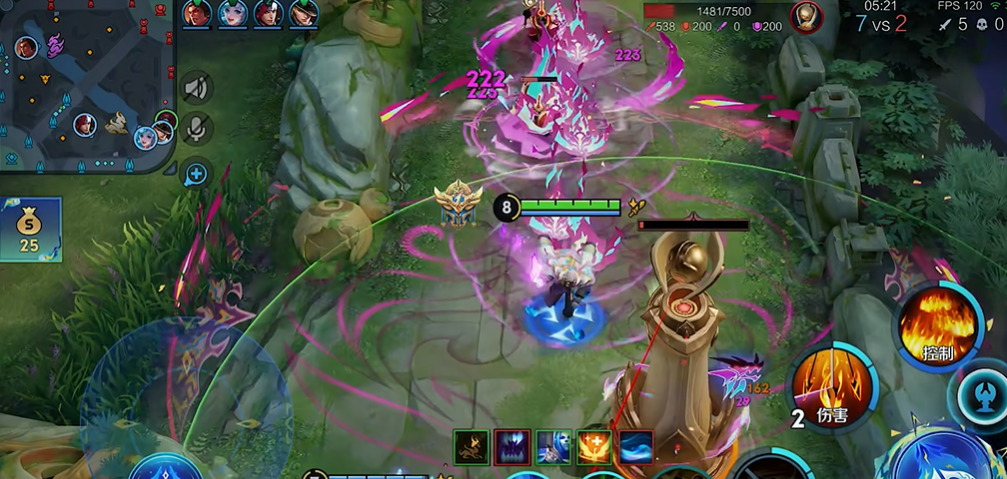Tap the blue tower-attack button
The height and width of the screenshot is (479, 1007).
click(984, 395)
